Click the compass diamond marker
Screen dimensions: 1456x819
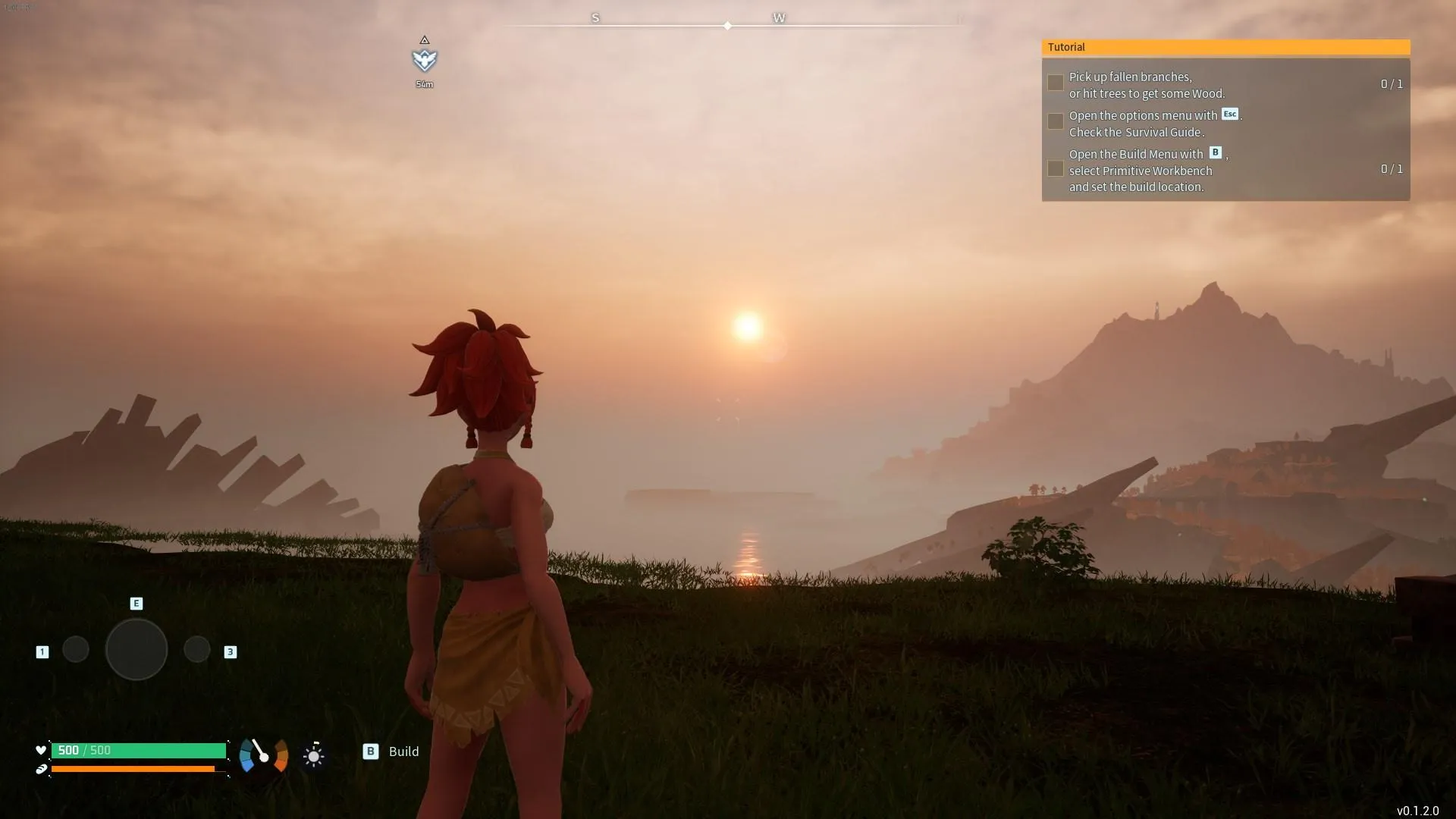(x=727, y=26)
